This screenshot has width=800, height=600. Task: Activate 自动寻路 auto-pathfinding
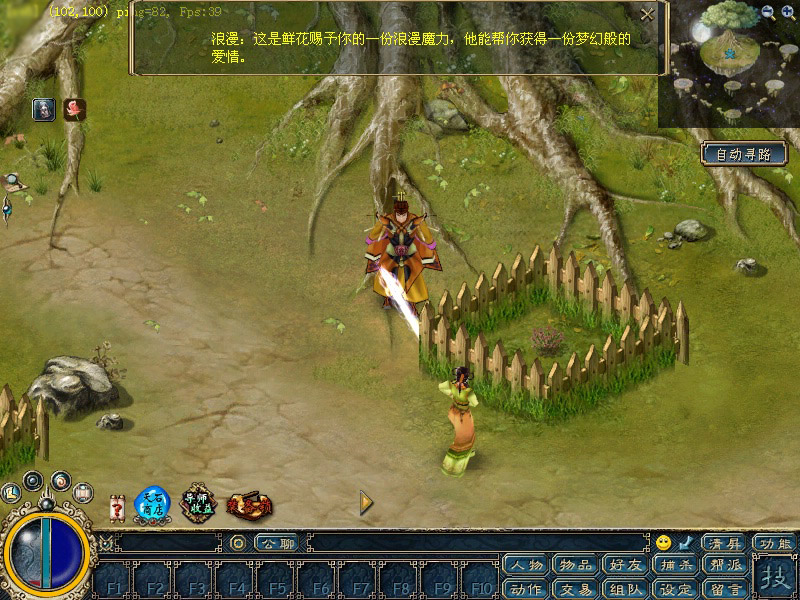pos(743,154)
